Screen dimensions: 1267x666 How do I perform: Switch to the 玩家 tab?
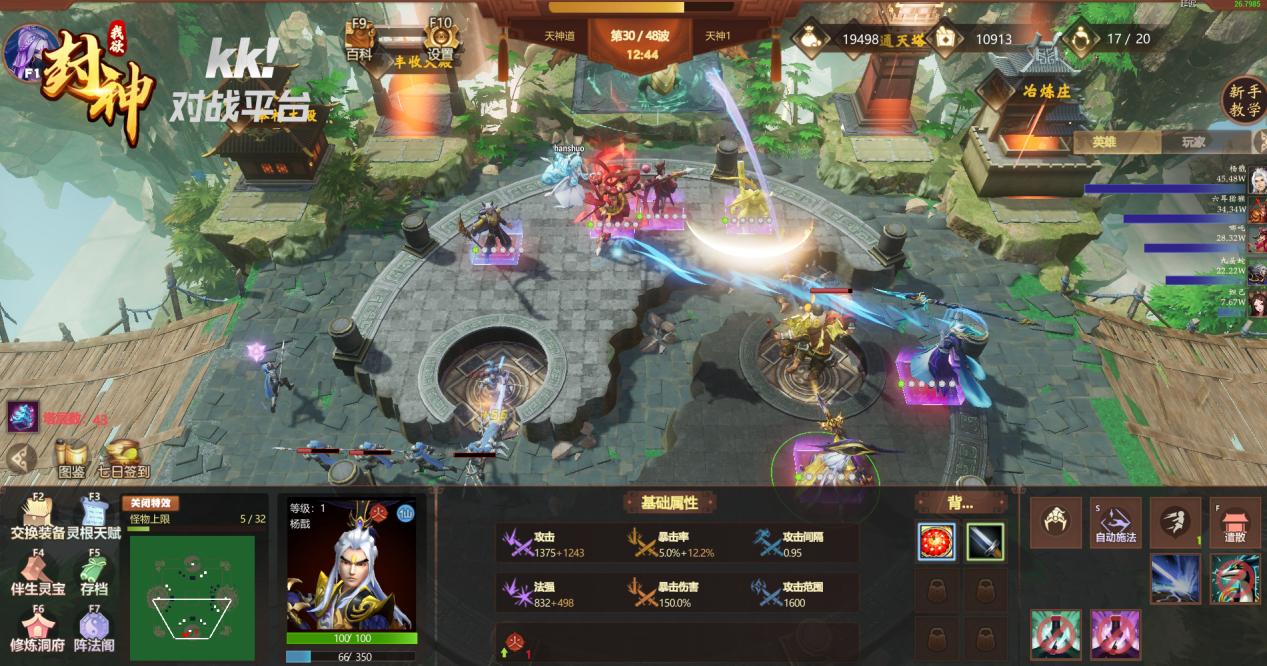(1194, 142)
